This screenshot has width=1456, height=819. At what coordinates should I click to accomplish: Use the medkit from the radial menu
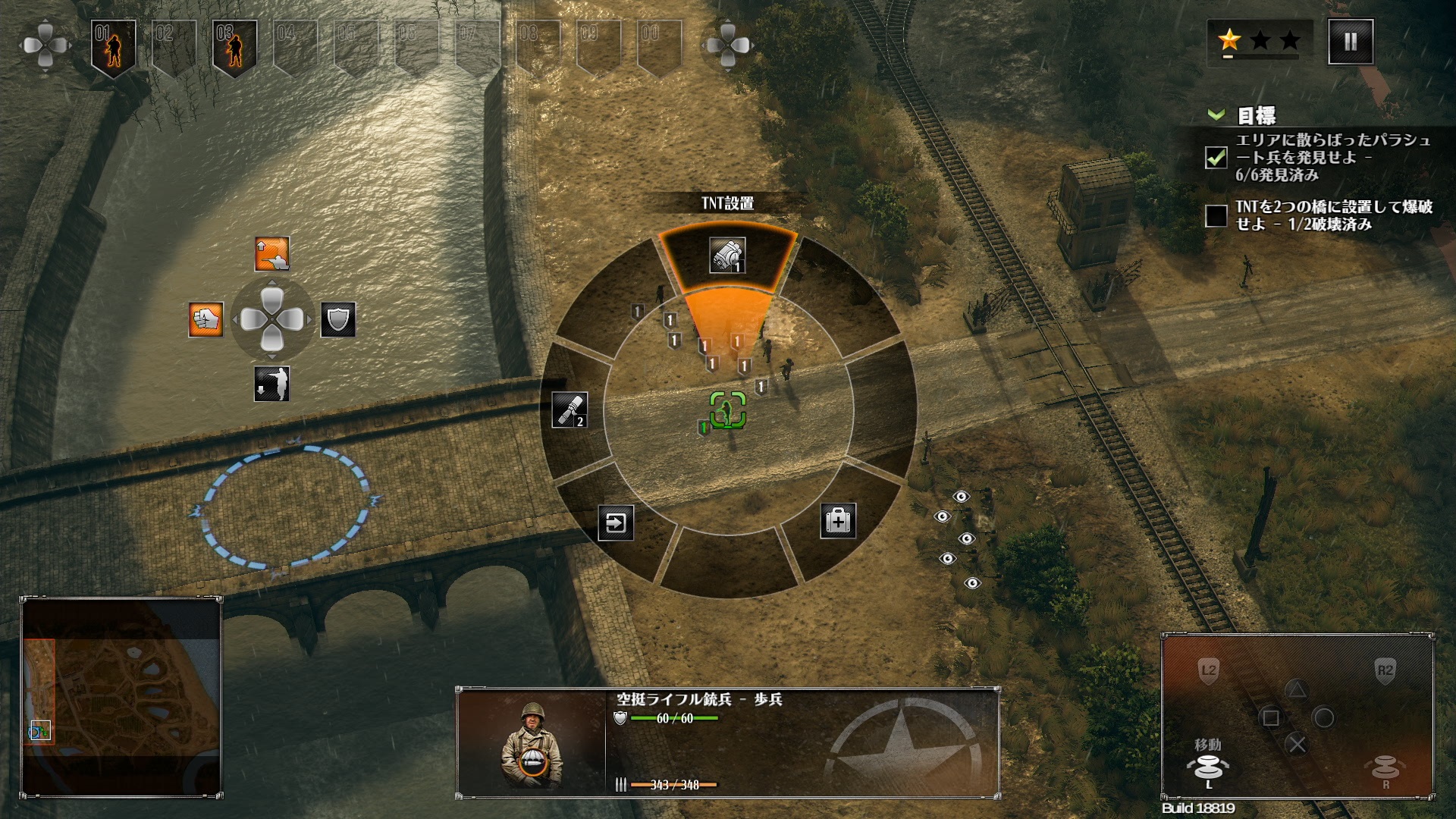click(838, 521)
